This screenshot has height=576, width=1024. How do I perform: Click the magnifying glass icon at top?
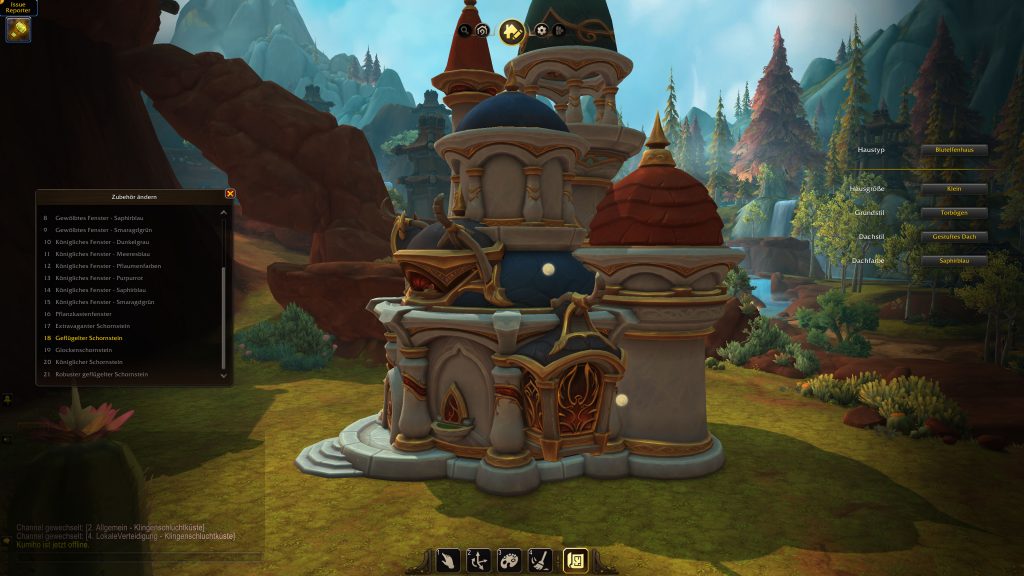click(464, 30)
